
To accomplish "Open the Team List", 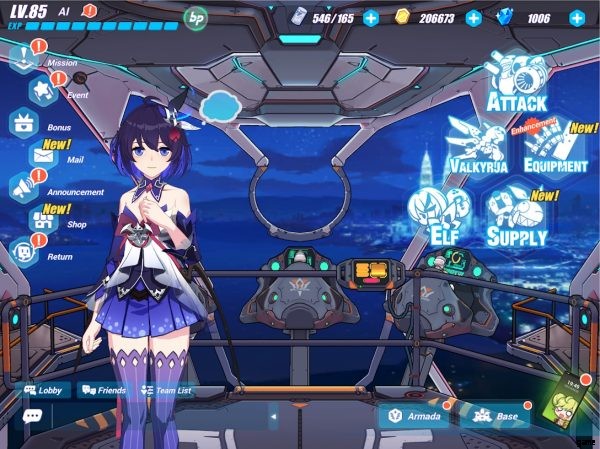I will pyautogui.click(x=166, y=390).
